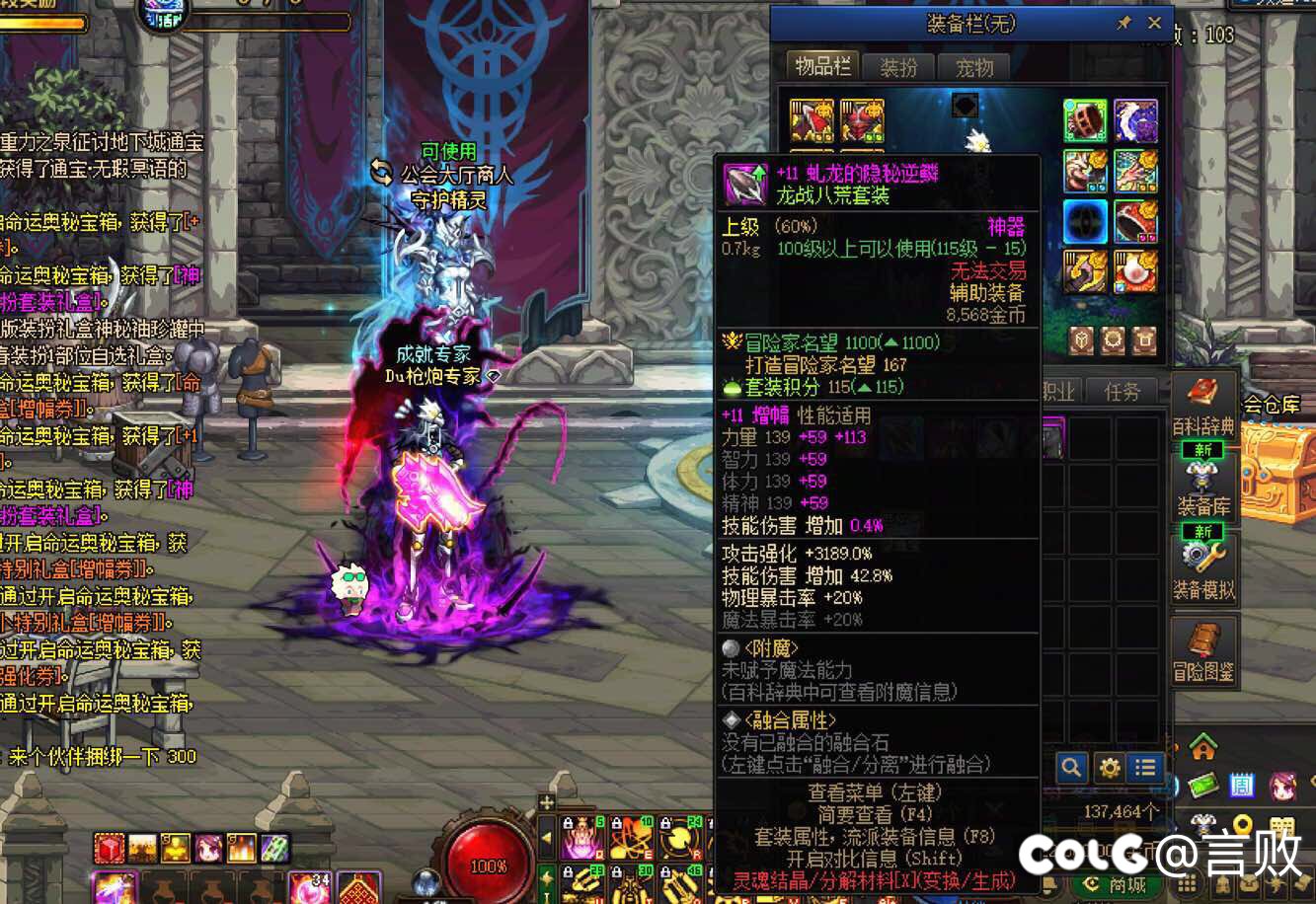This screenshot has width=1316, height=904.
Task: Switch to the 装扮 tab
Action: point(898,67)
